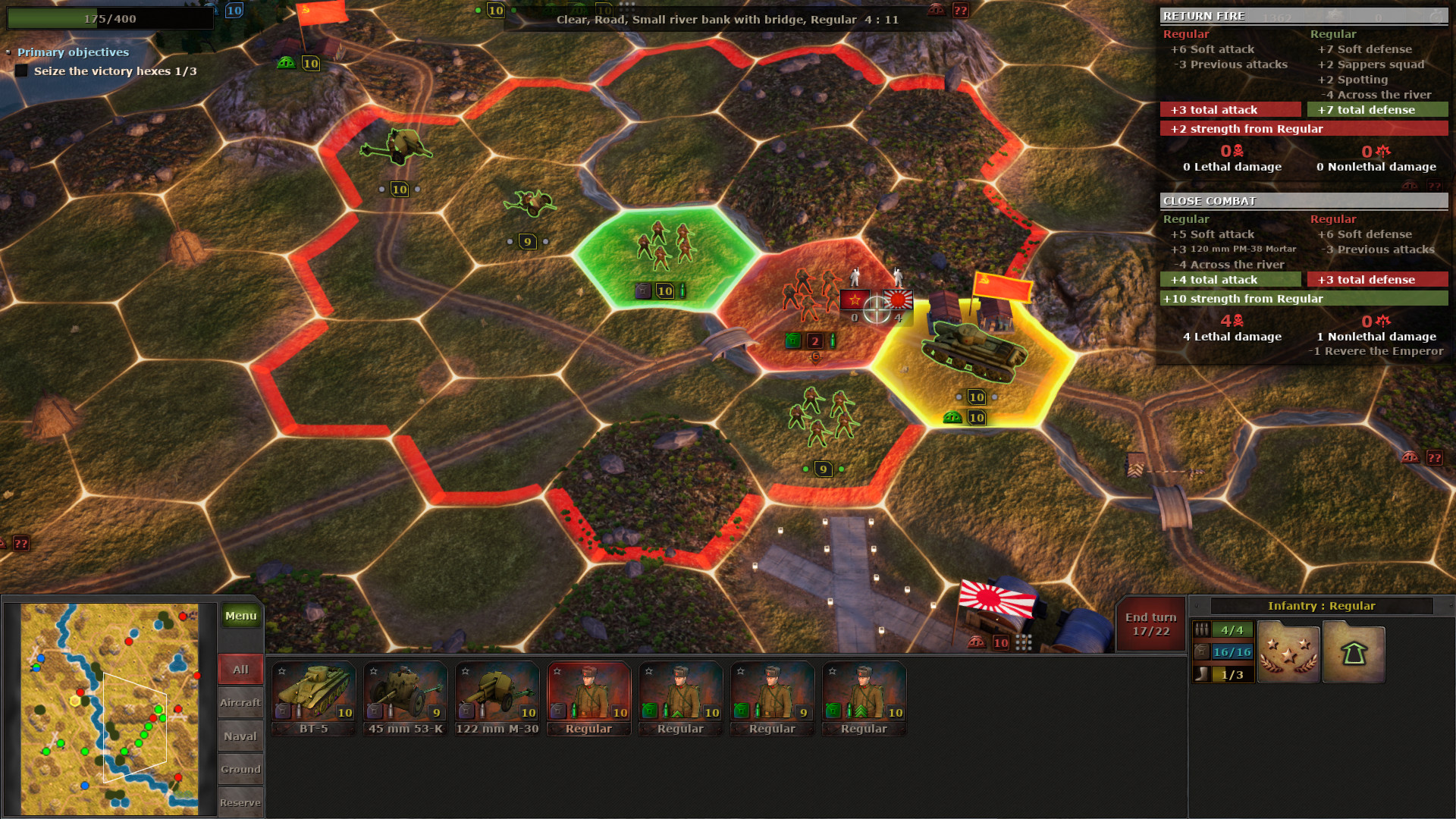Select the 122 mm M-30 artillery unit
Image resolution: width=1456 pixels, height=819 pixels.
pos(497,694)
